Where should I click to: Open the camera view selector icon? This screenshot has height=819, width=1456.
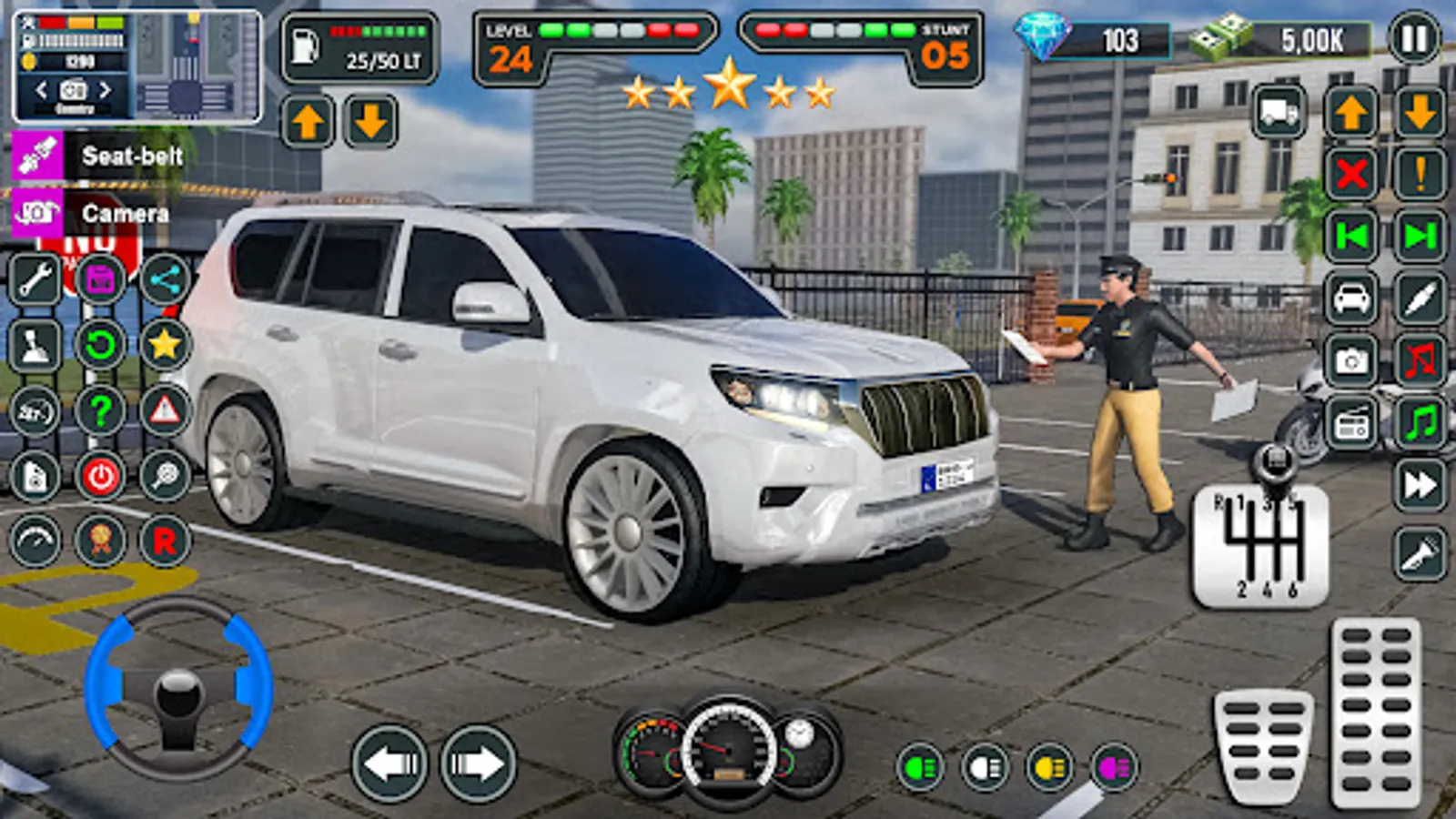click(75, 91)
